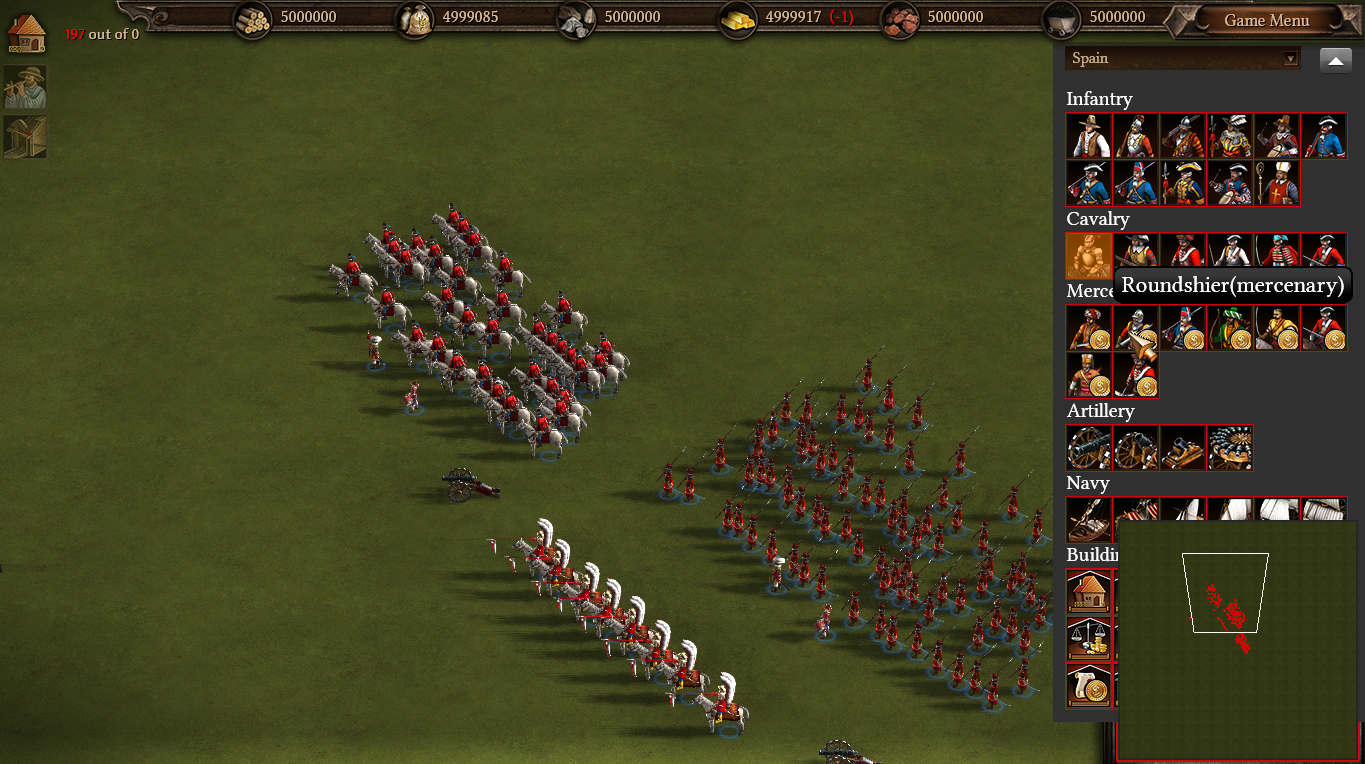Select the peasant in brown vest infantry icon
Screen dimensions: 1365x764
pos(1089,136)
